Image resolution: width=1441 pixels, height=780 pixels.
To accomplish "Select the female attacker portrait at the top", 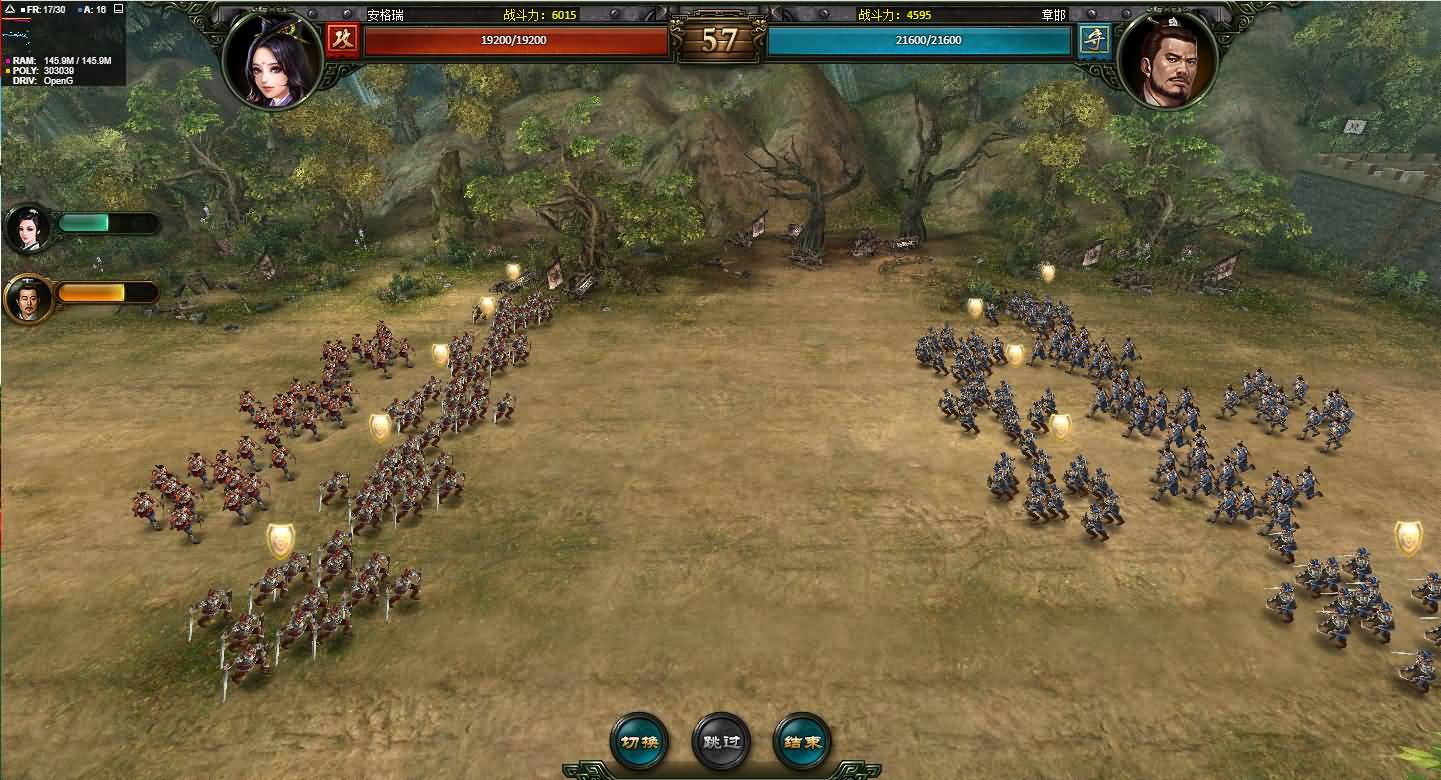I will pos(272,59).
